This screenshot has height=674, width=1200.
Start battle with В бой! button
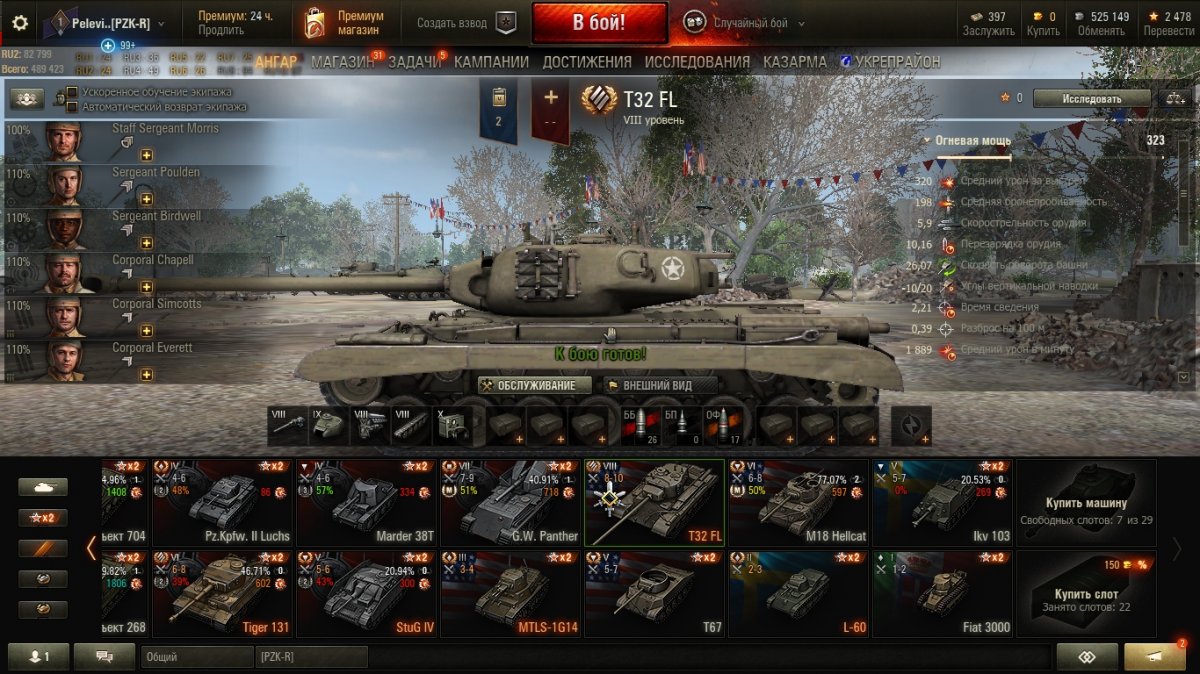599,22
